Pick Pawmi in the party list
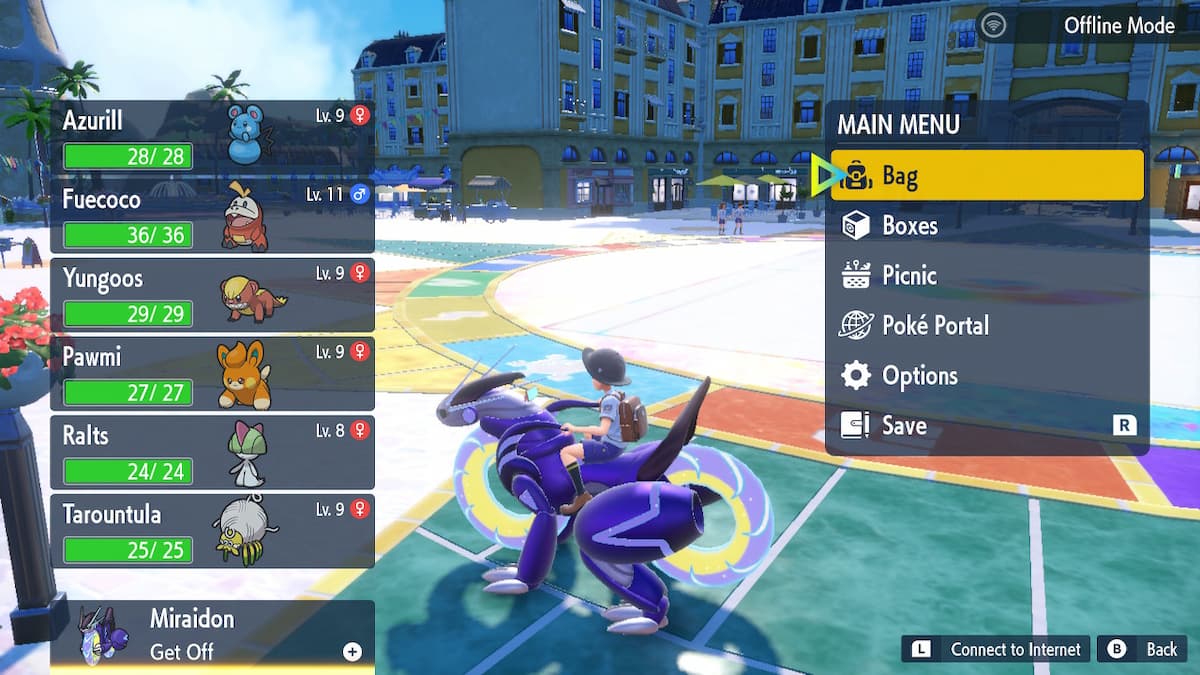Viewport: 1200px width, 675px height. pos(212,373)
